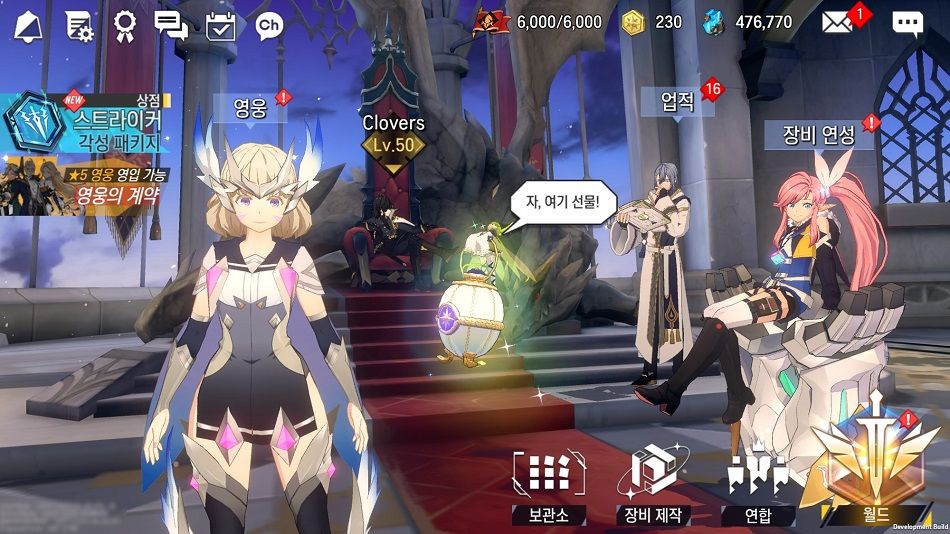The image size is (950, 534).
Task: Open the Ch channel icon
Action: point(268,24)
